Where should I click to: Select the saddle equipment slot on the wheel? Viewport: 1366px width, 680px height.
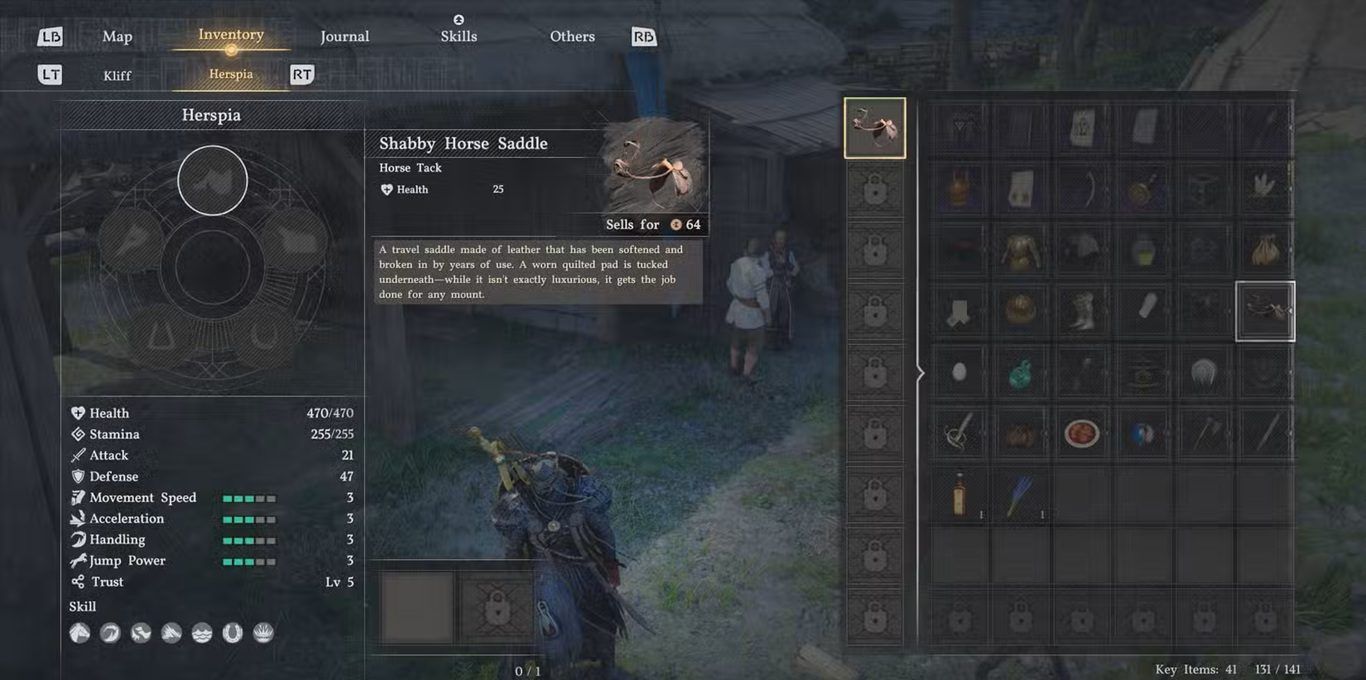coord(212,180)
